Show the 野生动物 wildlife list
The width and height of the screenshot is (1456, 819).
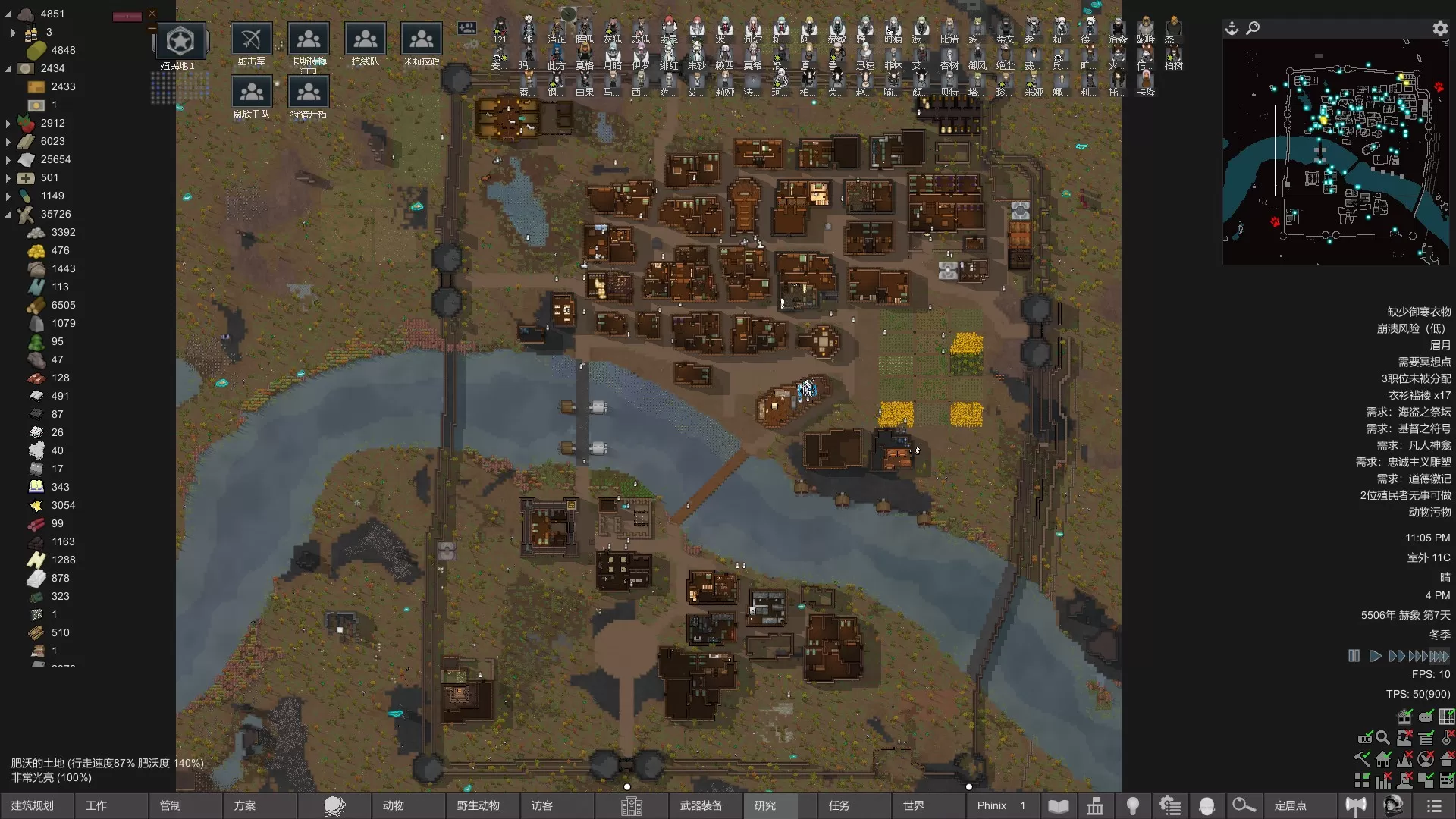click(x=478, y=805)
